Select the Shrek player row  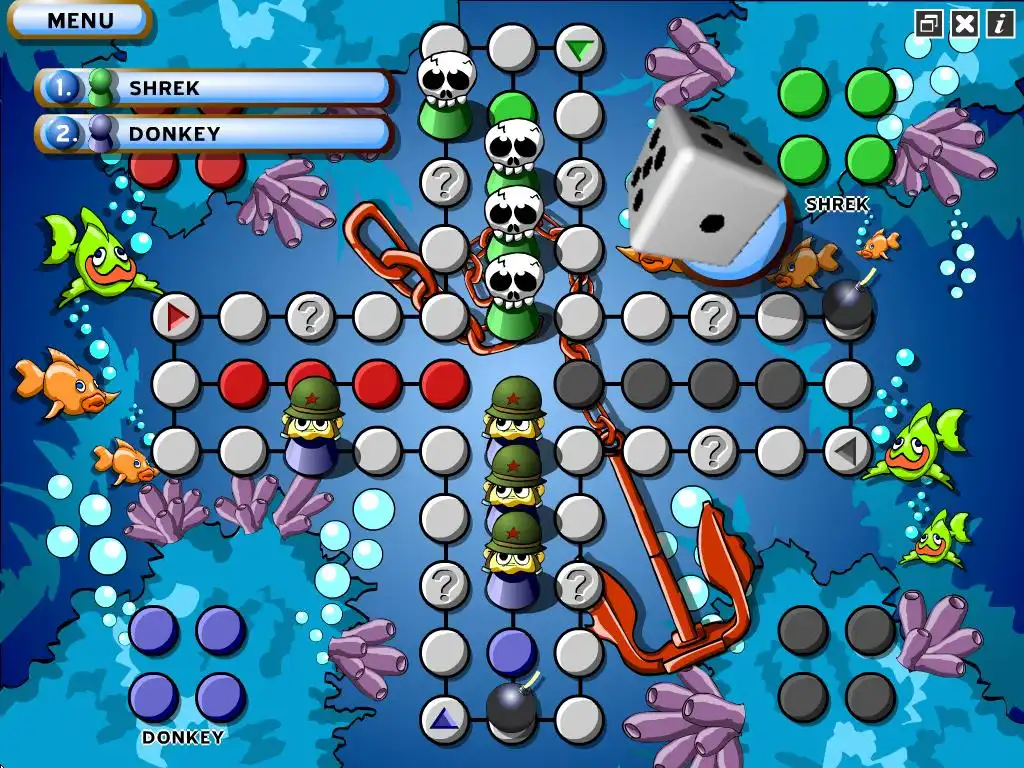215,88
